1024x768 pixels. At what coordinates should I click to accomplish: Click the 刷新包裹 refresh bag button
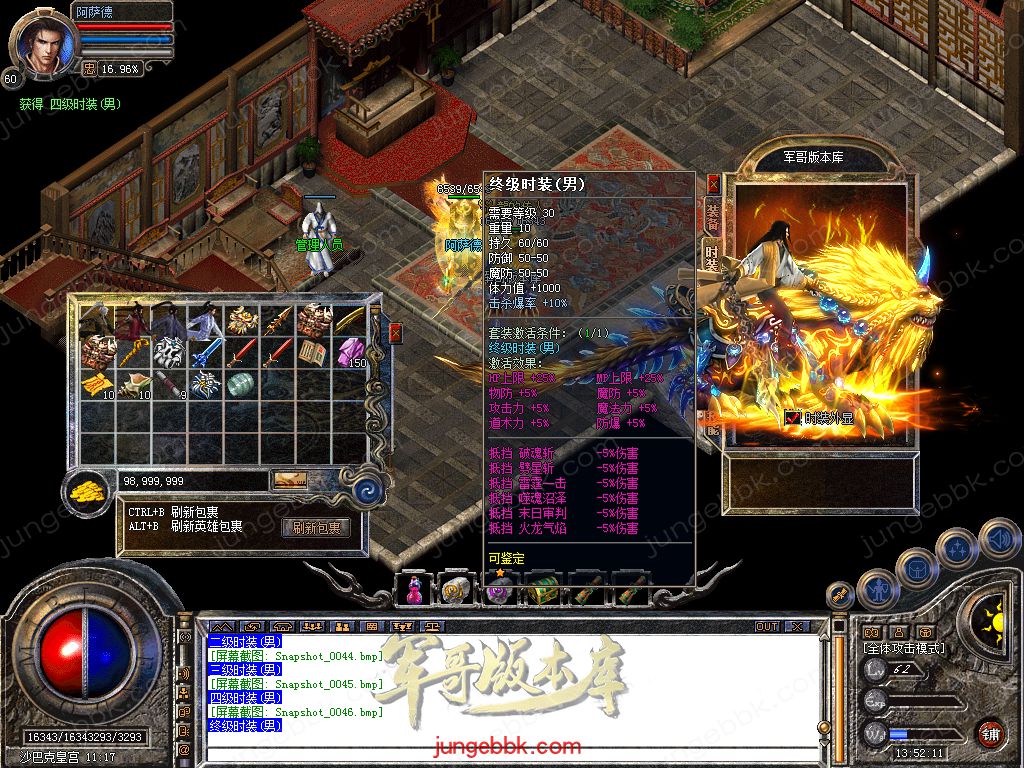[x=317, y=527]
